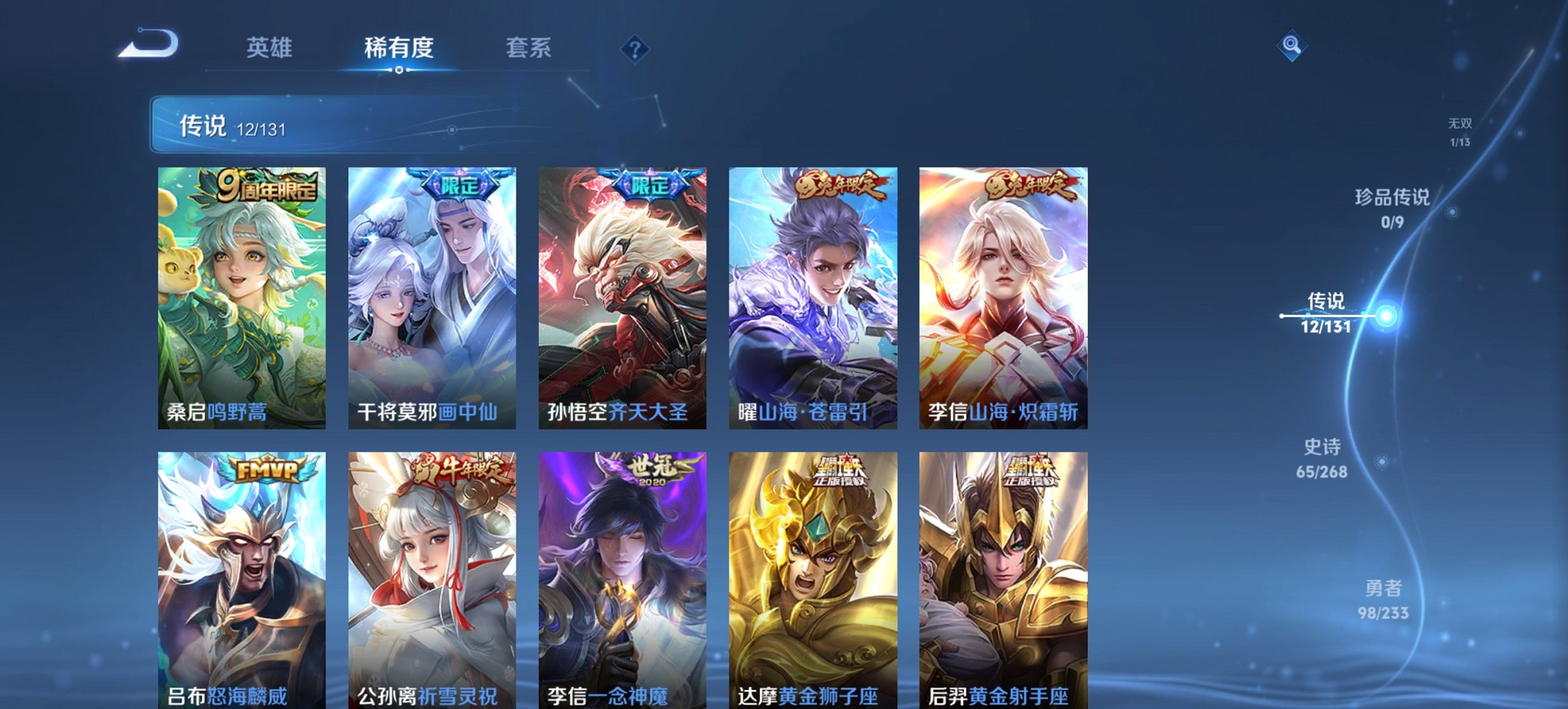
Task: Switch to the 套系 tab
Action: coord(529,48)
